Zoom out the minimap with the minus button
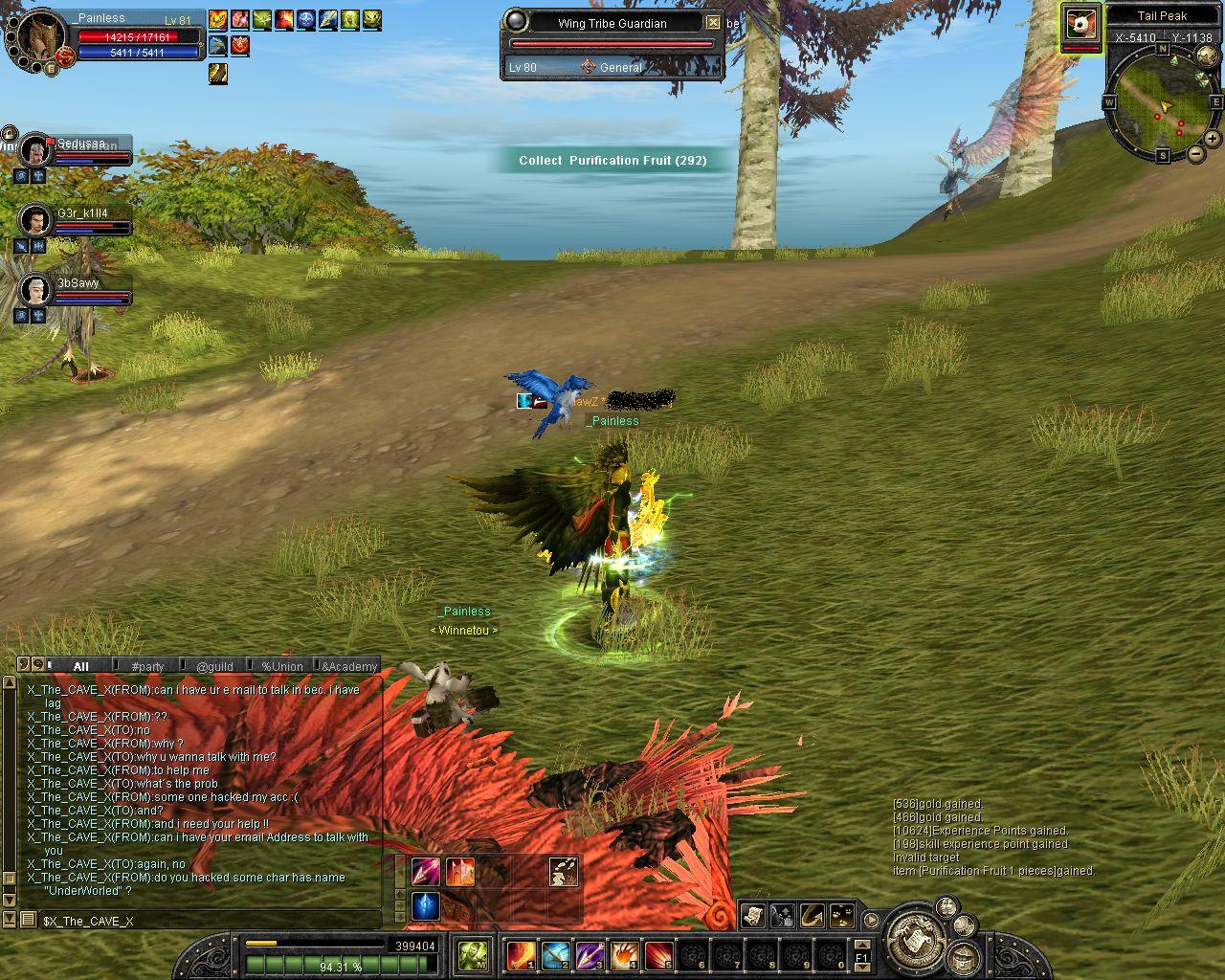The image size is (1225, 980). pyautogui.click(x=1195, y=153)
